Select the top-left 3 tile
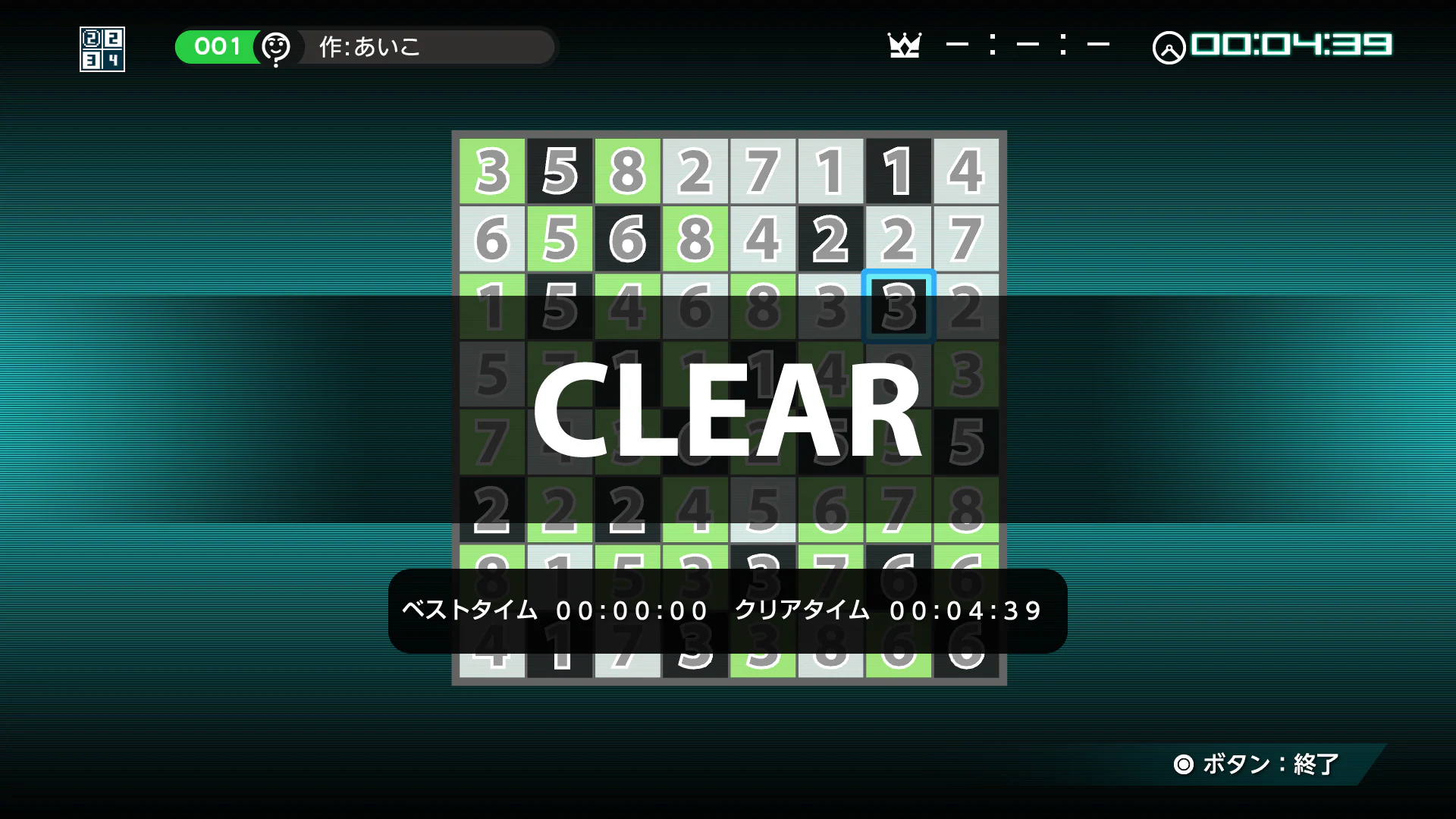This screenshot has width=1456, height=819. (x=491, y=171)
